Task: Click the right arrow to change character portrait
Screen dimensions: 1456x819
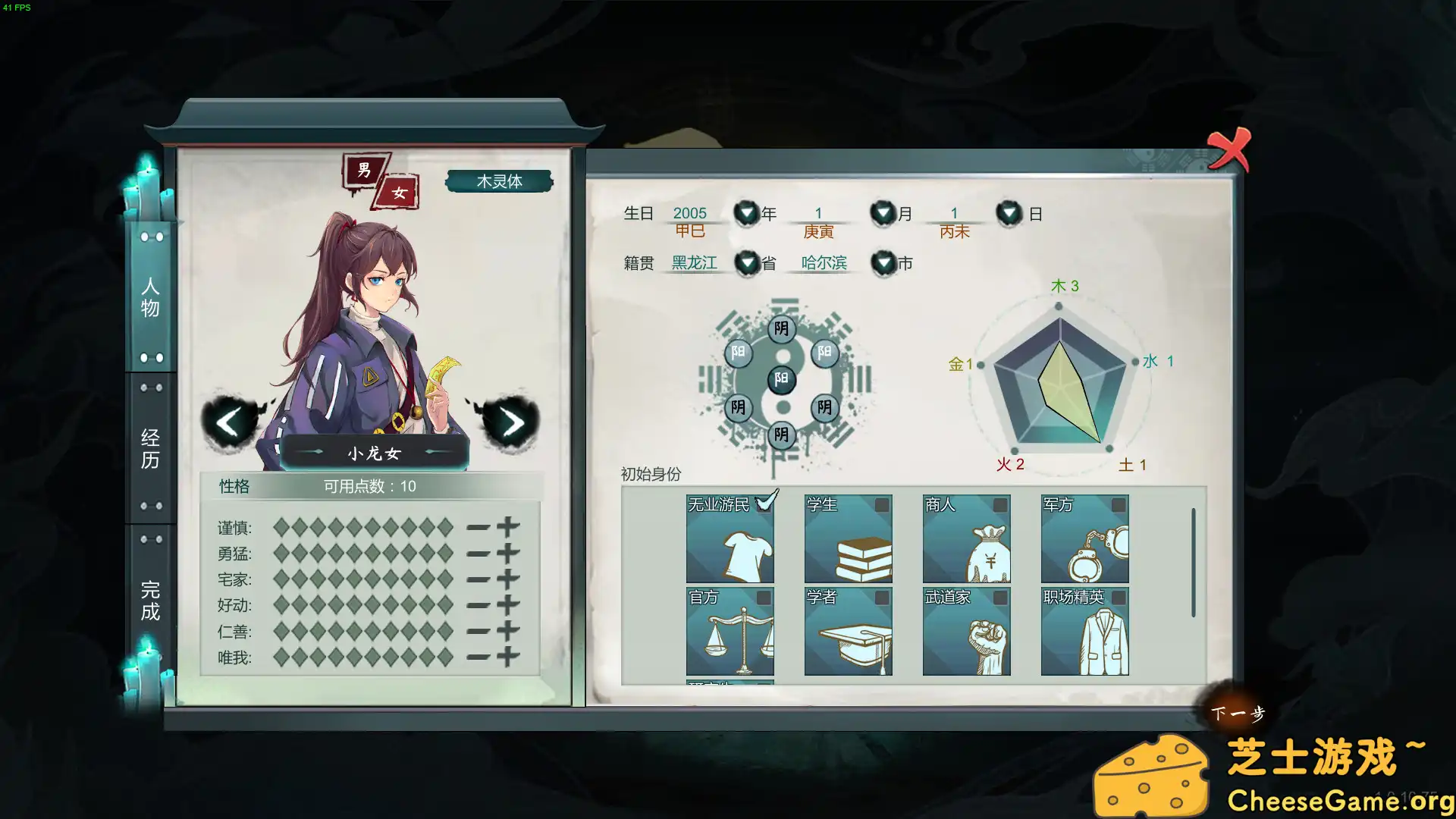Action: pos(512,422)
